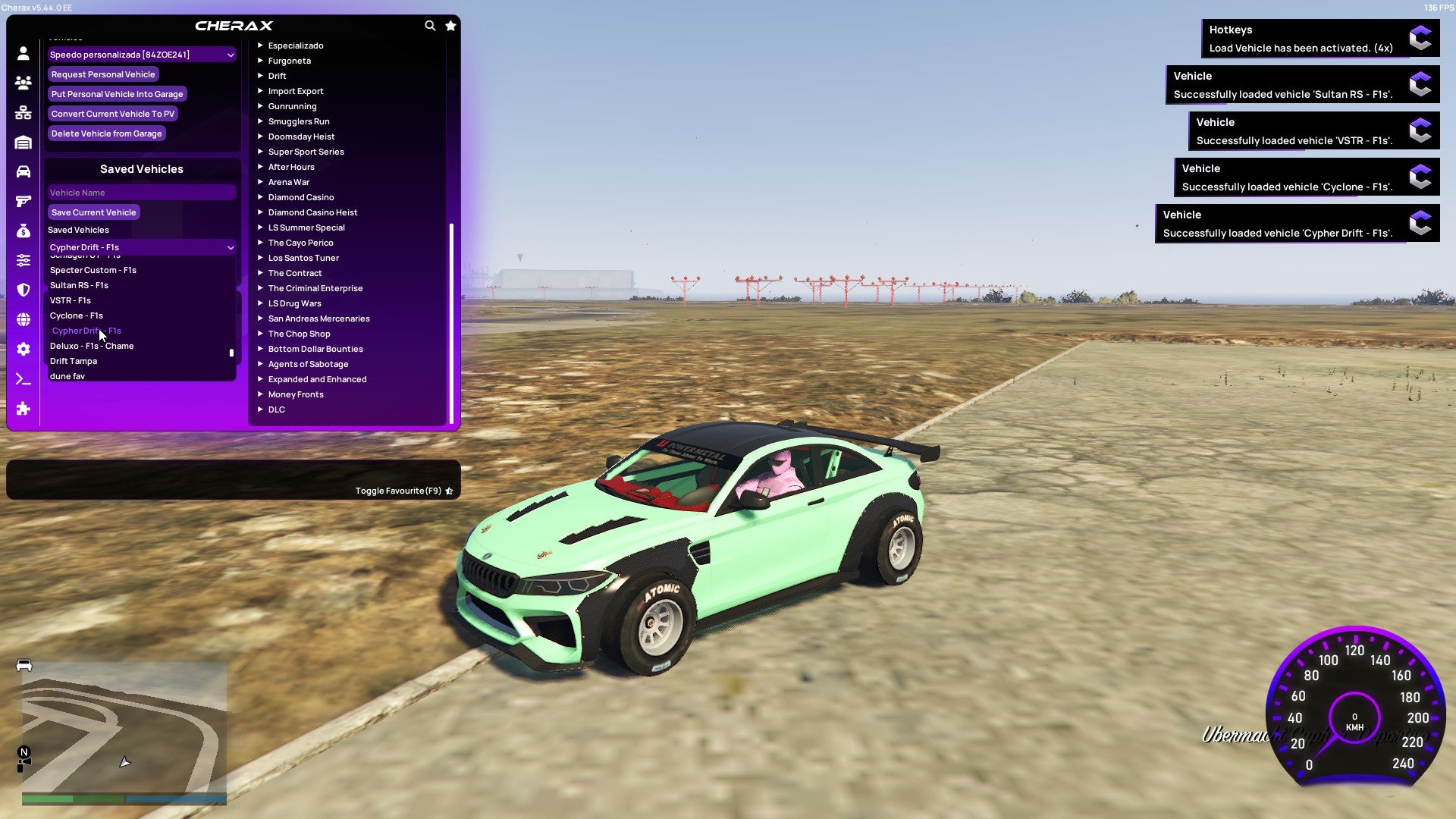Open the terminal console icon
Viewport: 1456px width, 819px height.
[23, 378]
